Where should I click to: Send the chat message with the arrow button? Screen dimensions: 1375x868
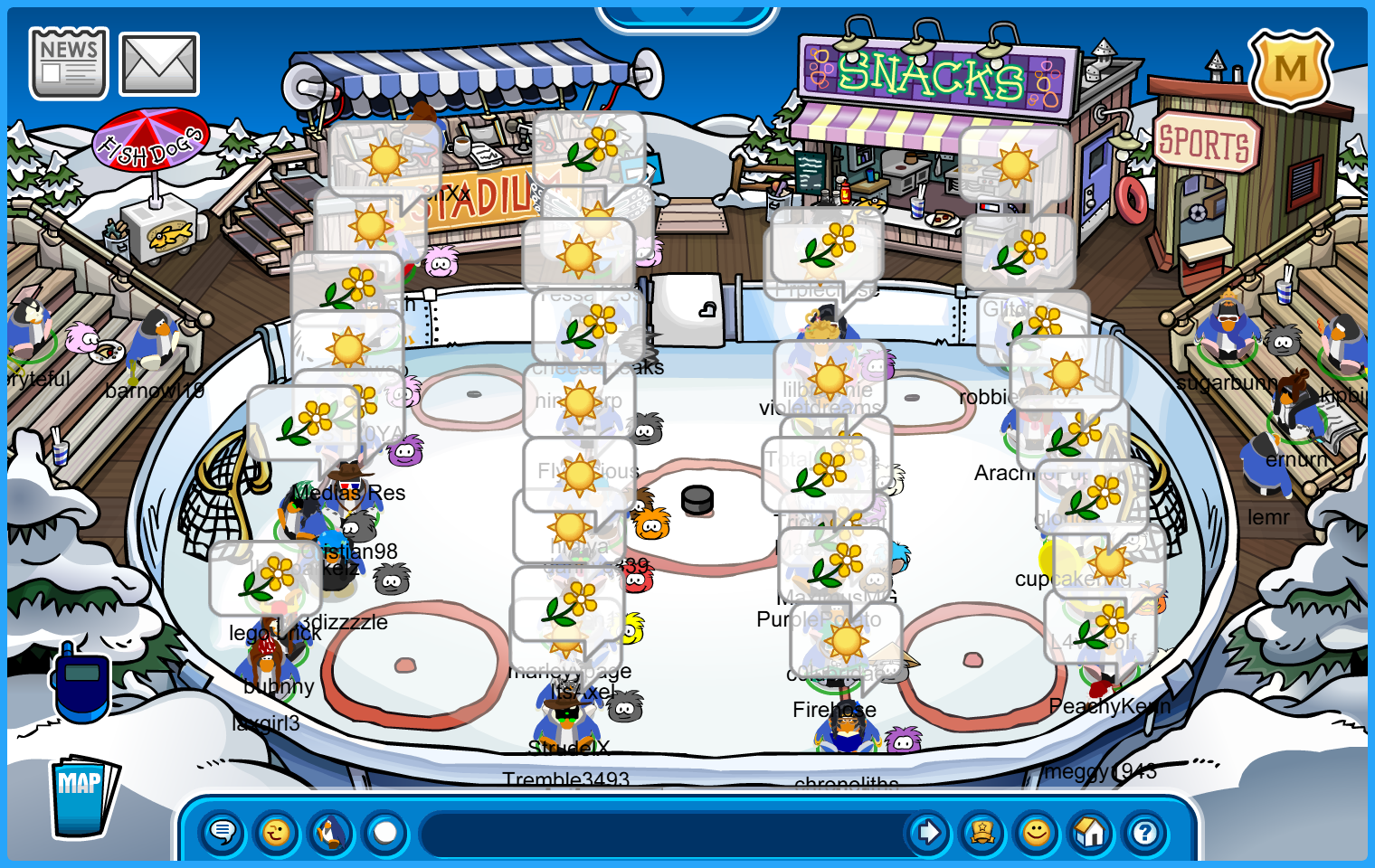[x=928, y=832]
